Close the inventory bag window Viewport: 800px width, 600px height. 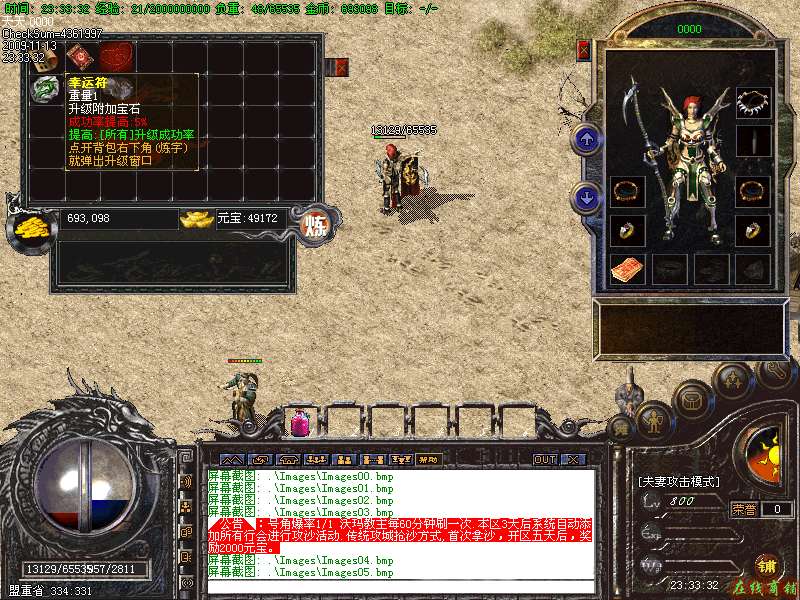click(341, 67)
